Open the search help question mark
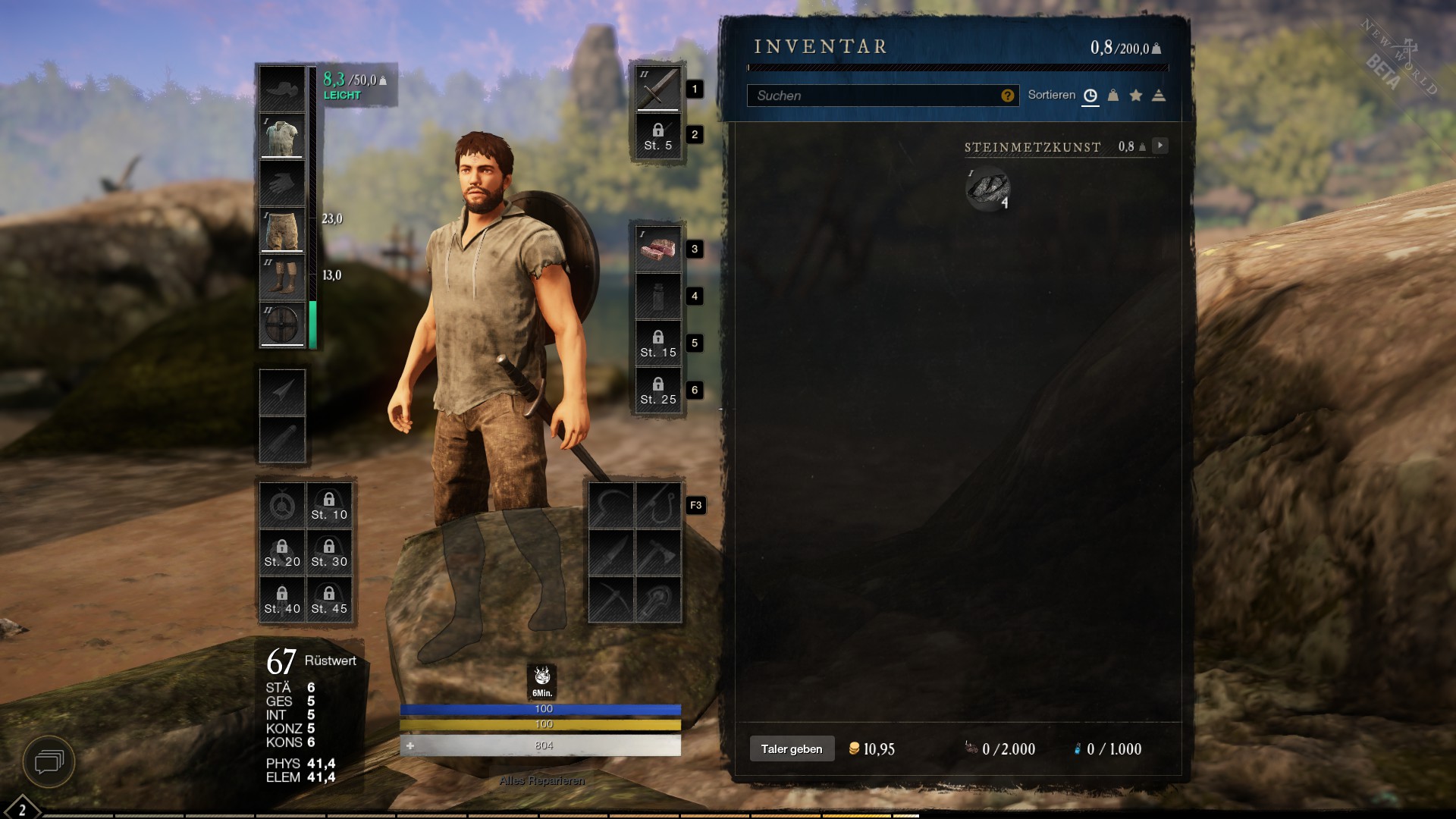Viewport: 1456px width, 819px height. [x=1007, y=96]
